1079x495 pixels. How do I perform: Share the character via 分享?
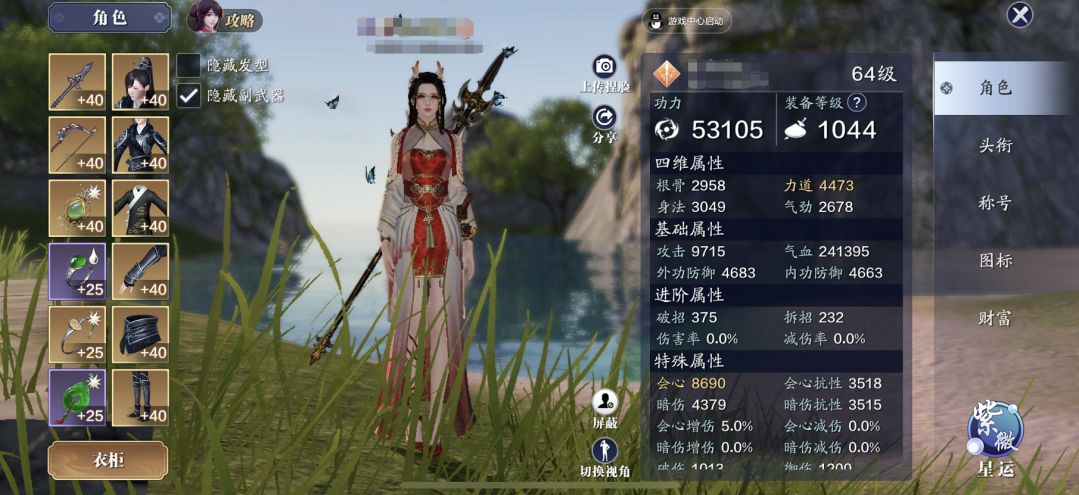pos(605,120)
